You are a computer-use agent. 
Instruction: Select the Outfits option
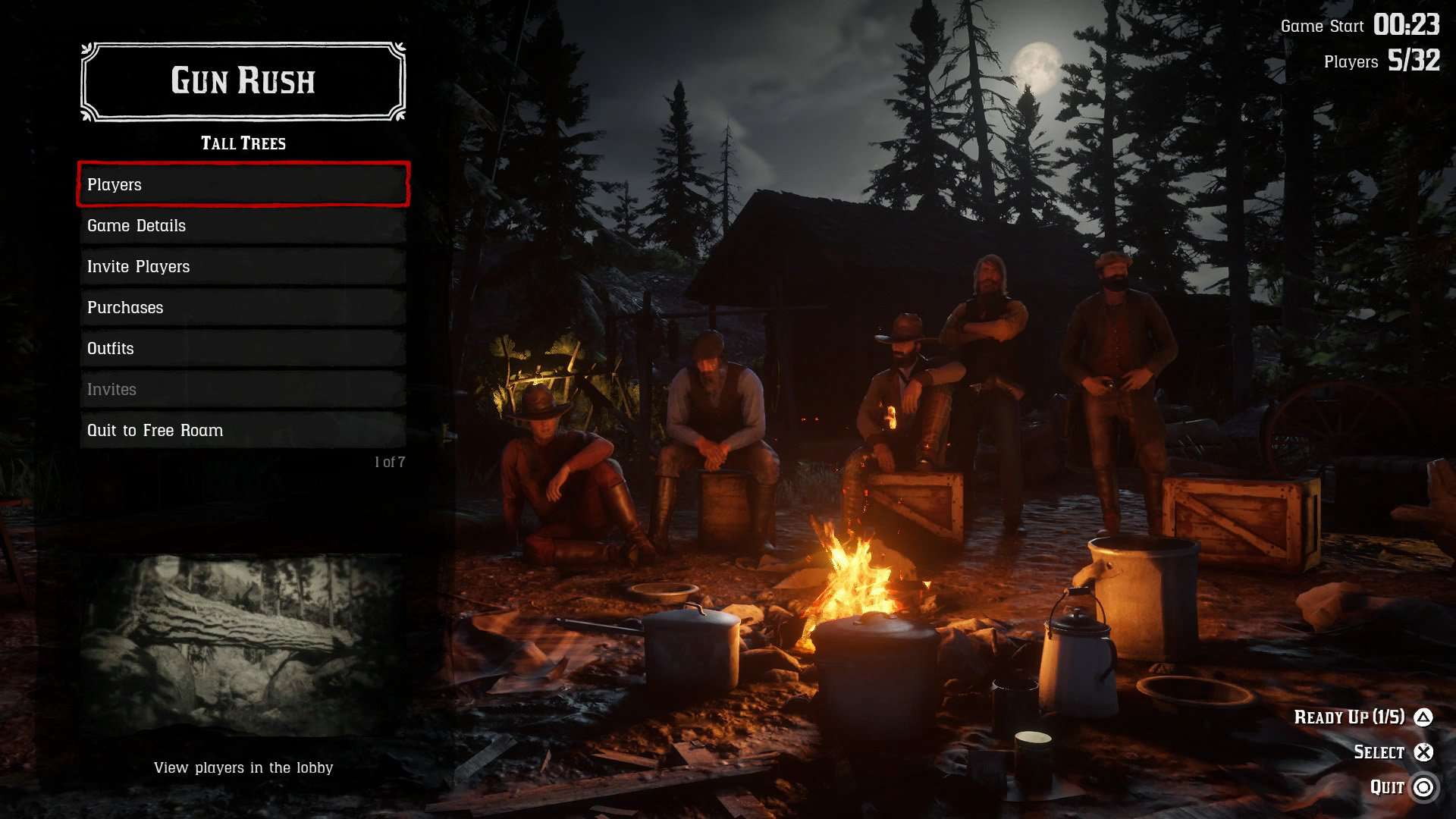(242, 348)
